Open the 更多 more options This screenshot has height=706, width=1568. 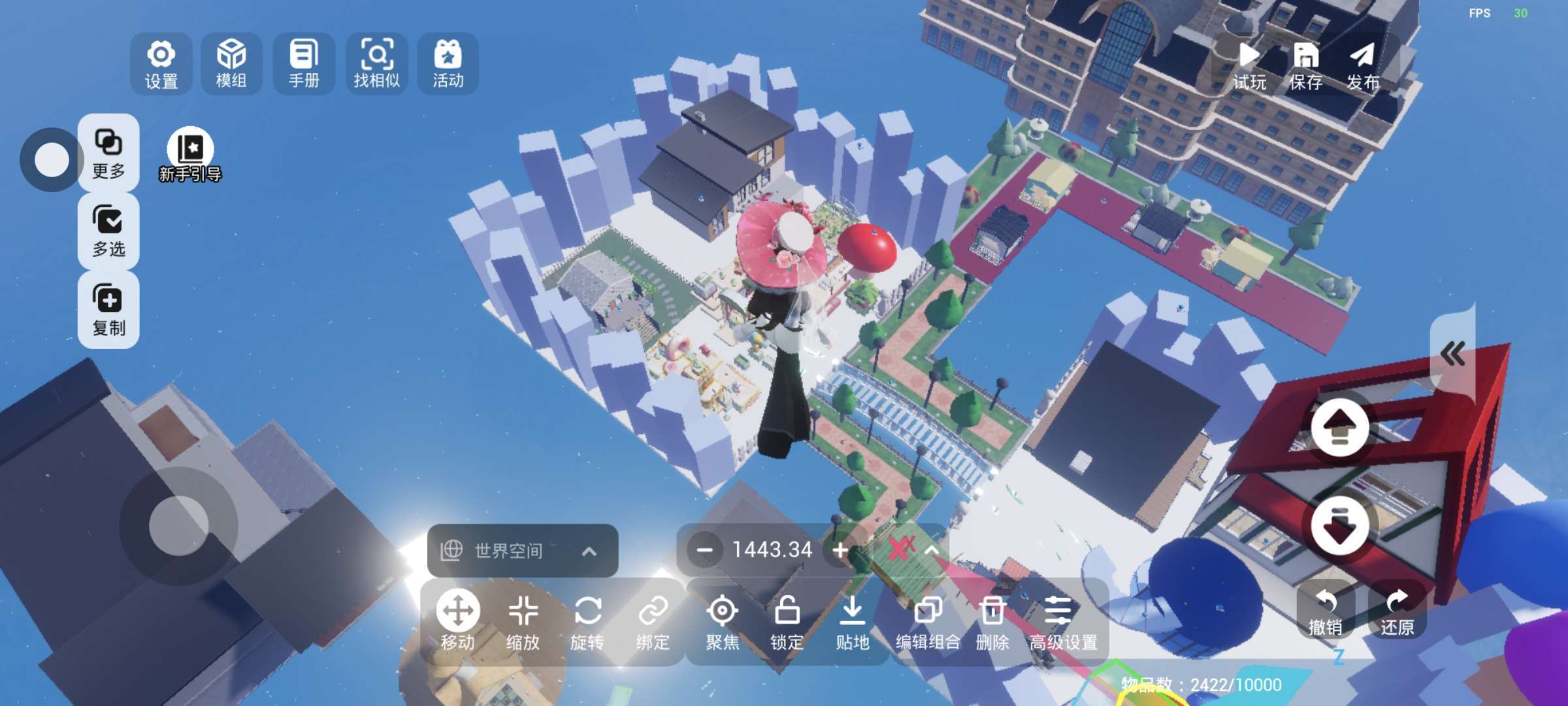point(108,153)
